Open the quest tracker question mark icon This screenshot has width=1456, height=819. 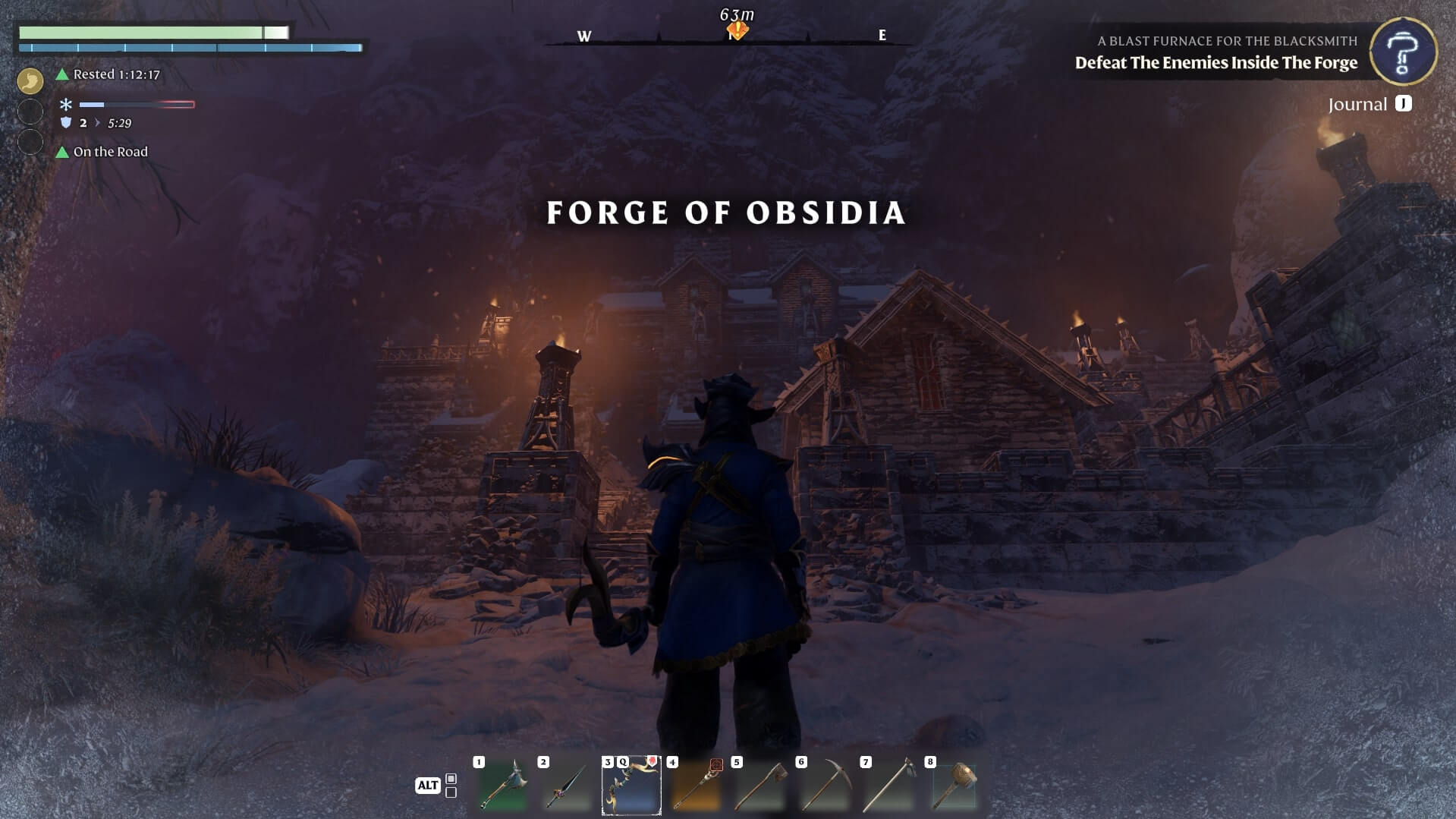(x=1403, y=52)
